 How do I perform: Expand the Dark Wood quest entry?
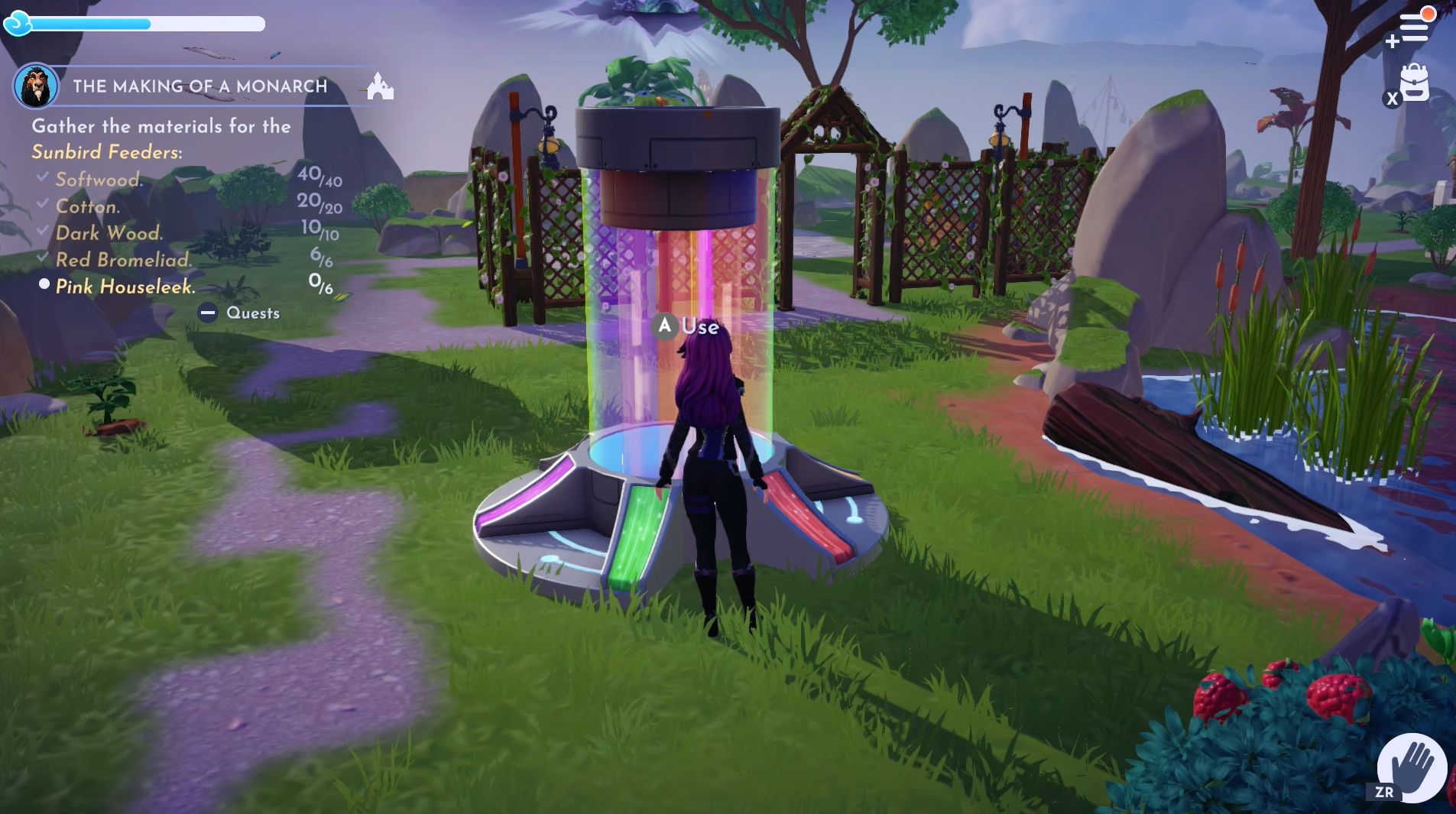(107, 233)
